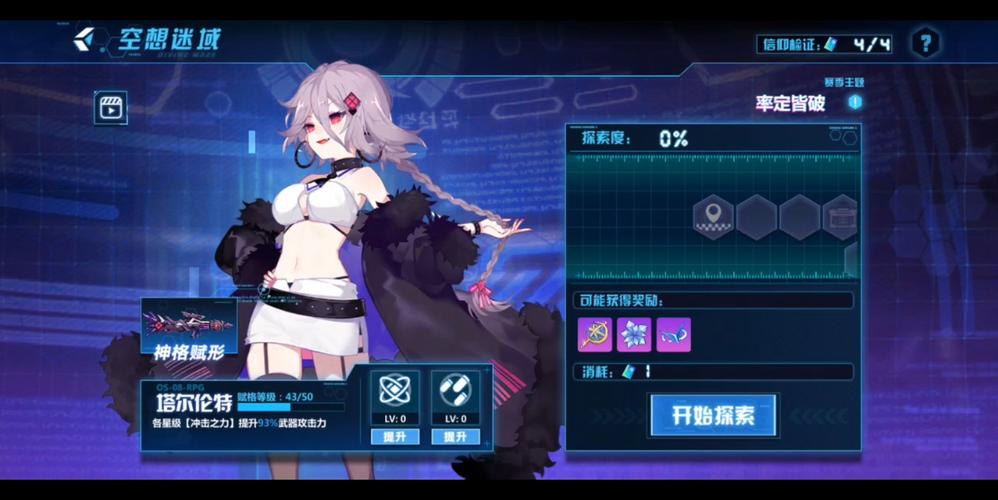Upgrade the twin capsule skill with 提升
The image size is (998, 500).
point(455,437)
